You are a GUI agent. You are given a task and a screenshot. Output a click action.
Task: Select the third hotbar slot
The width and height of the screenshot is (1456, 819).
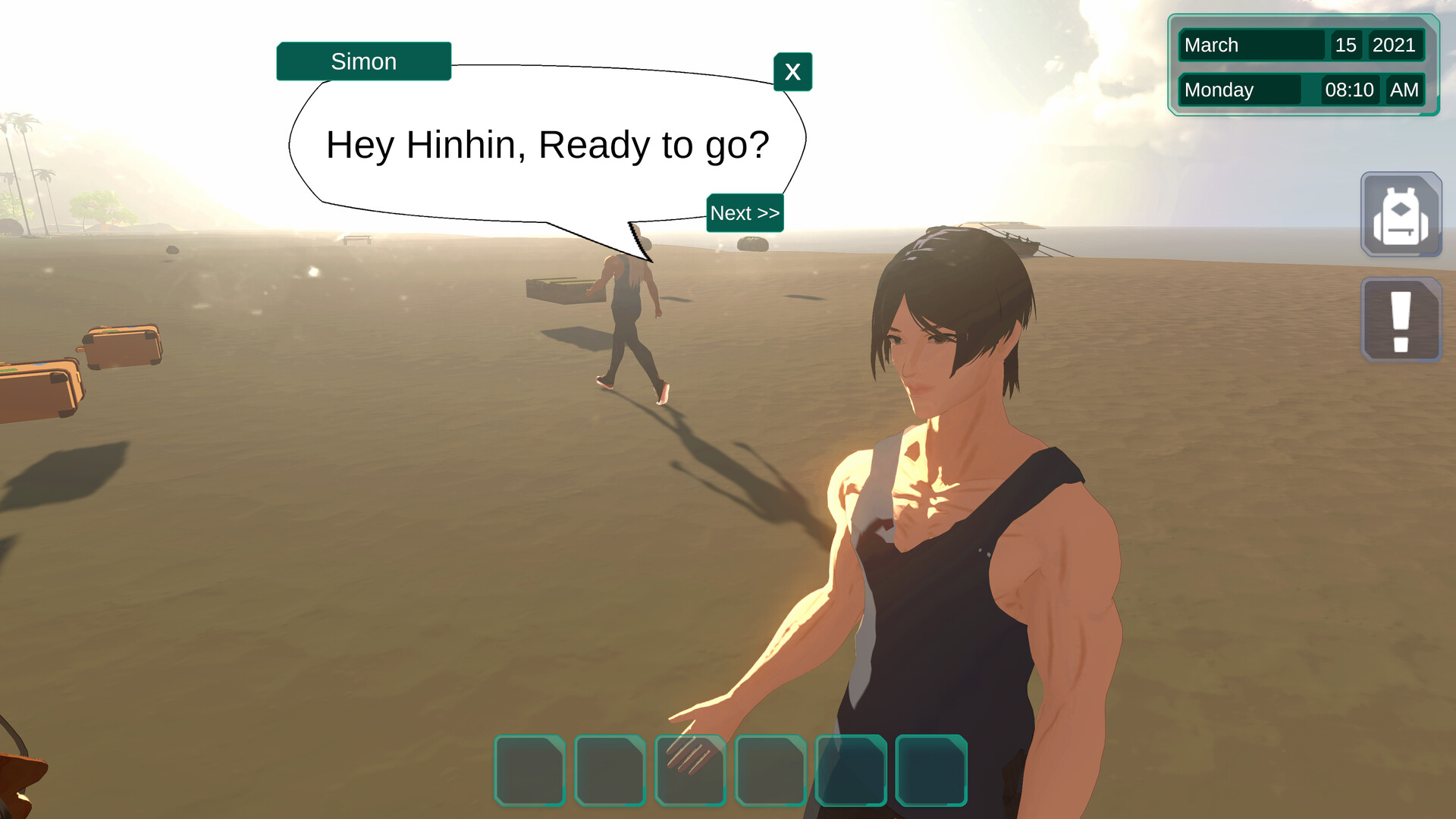point(691,770)
